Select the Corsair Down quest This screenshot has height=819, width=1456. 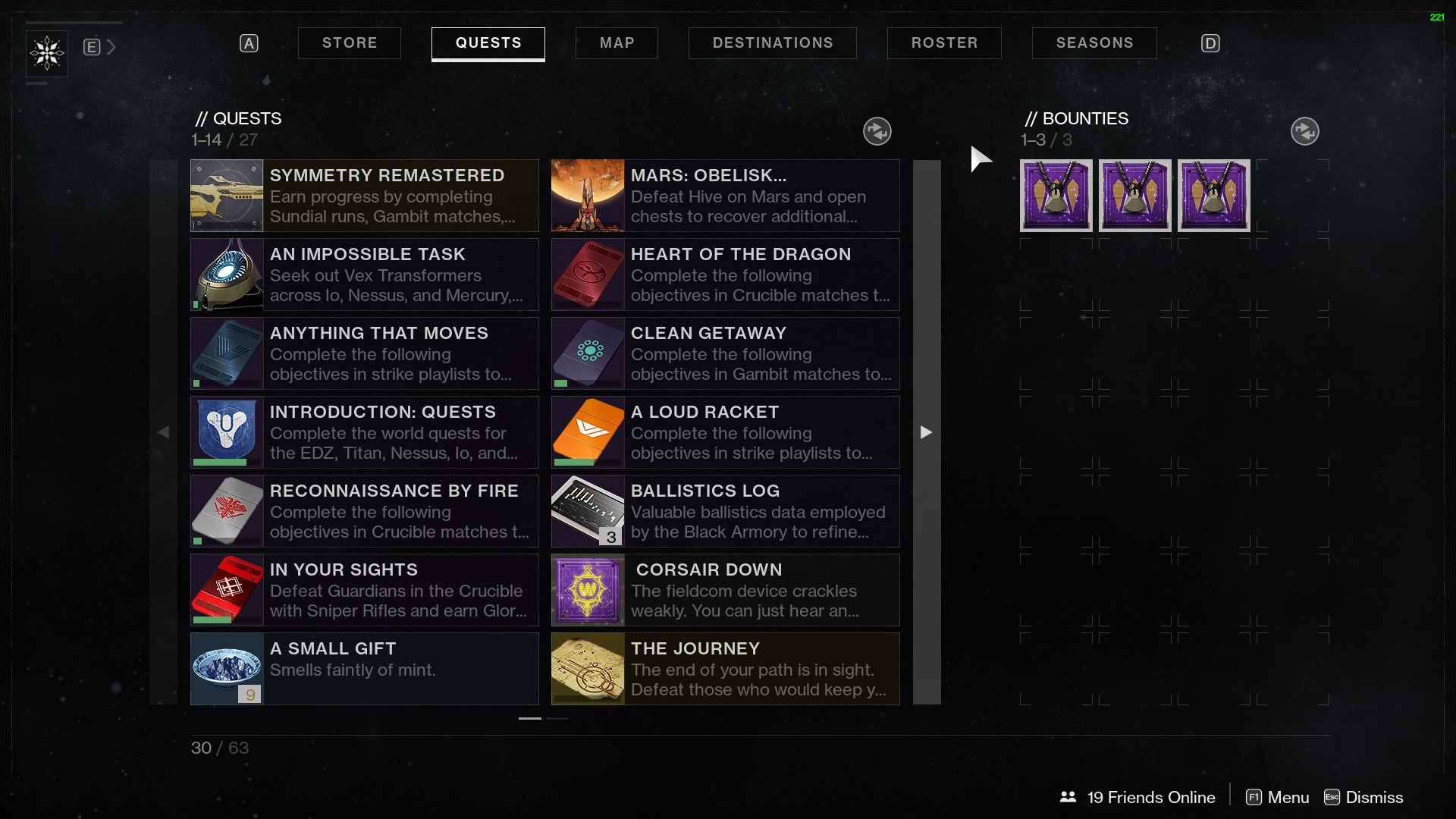click(x=725, y=590)
